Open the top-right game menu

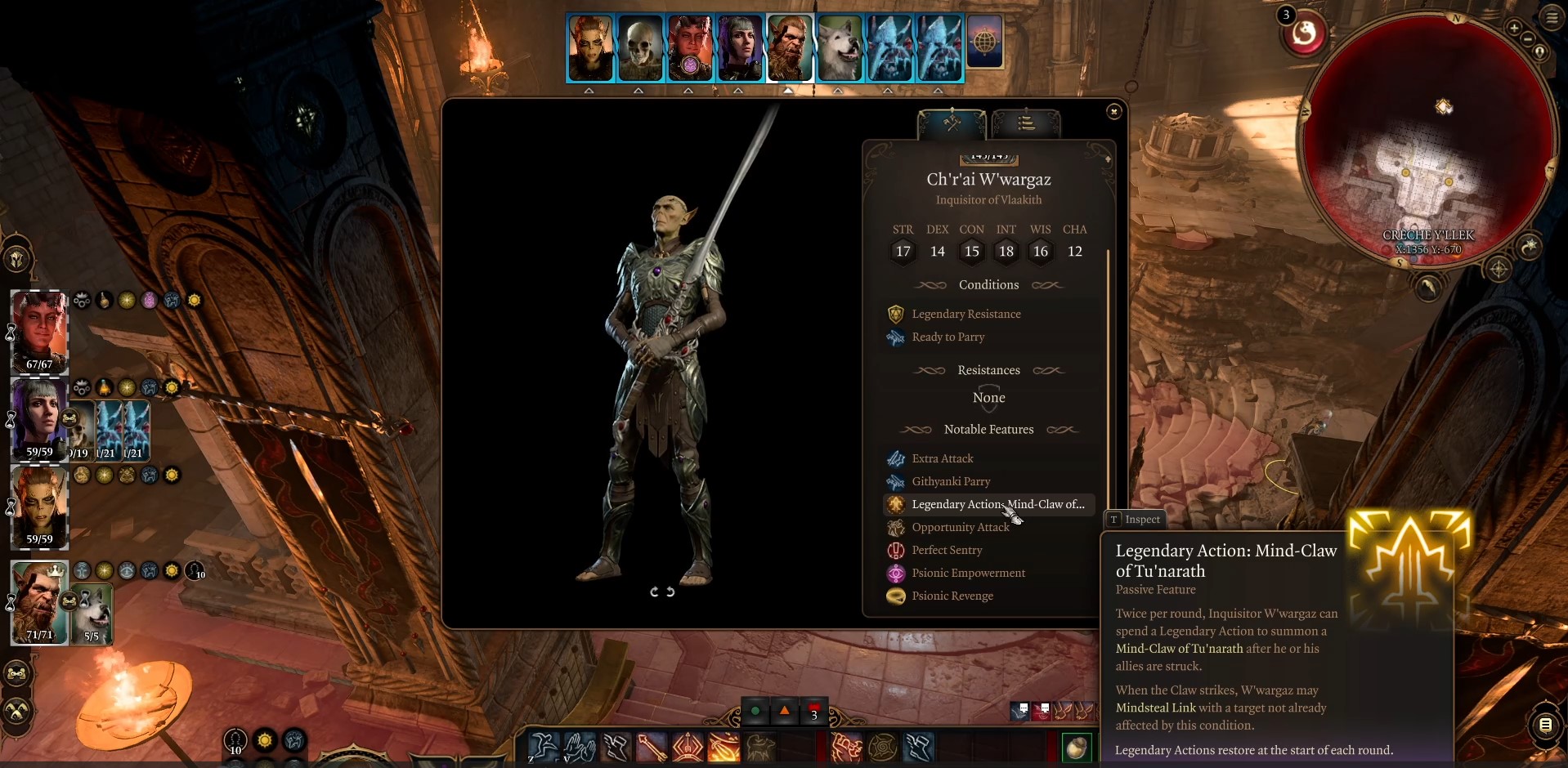1552,18
